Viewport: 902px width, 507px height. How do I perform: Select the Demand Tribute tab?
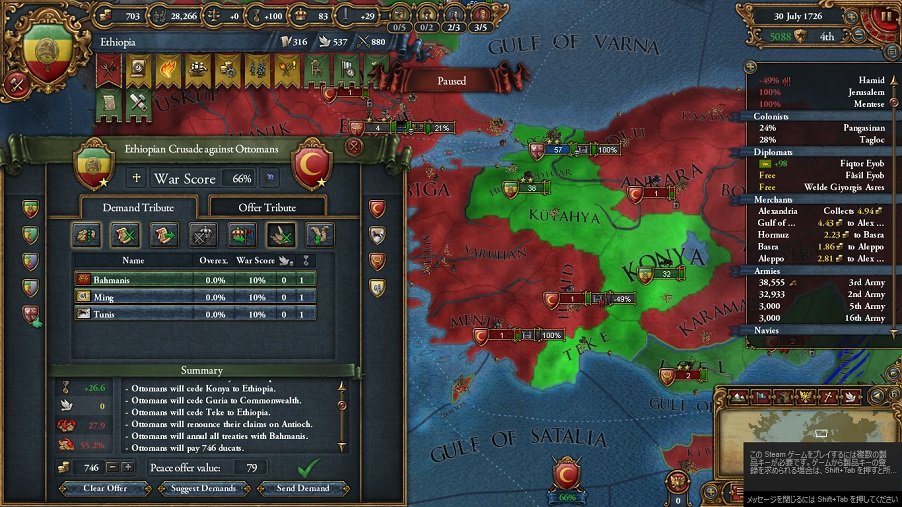(138, 207)
